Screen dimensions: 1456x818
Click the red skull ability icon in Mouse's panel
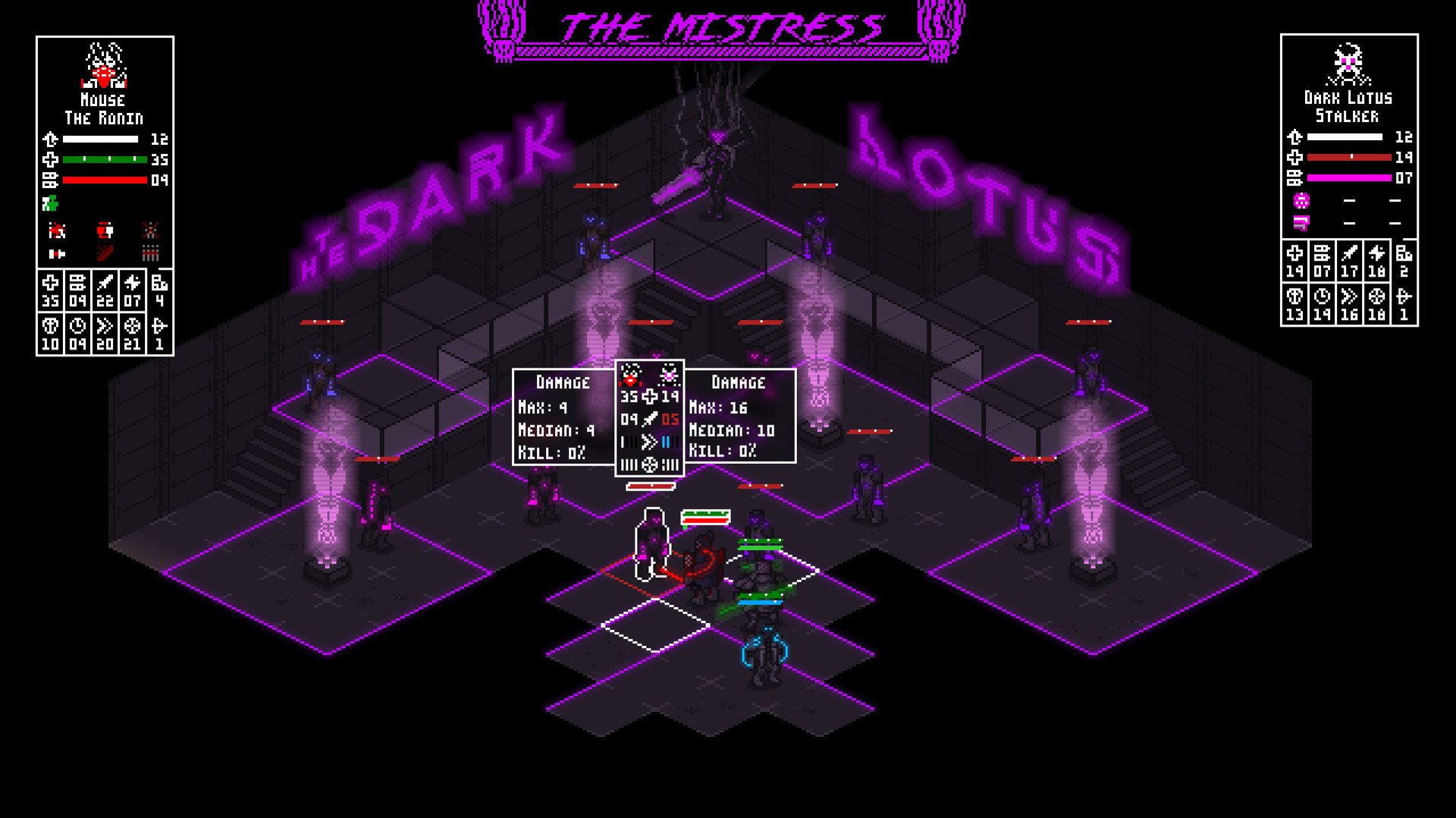click(57, 230)
